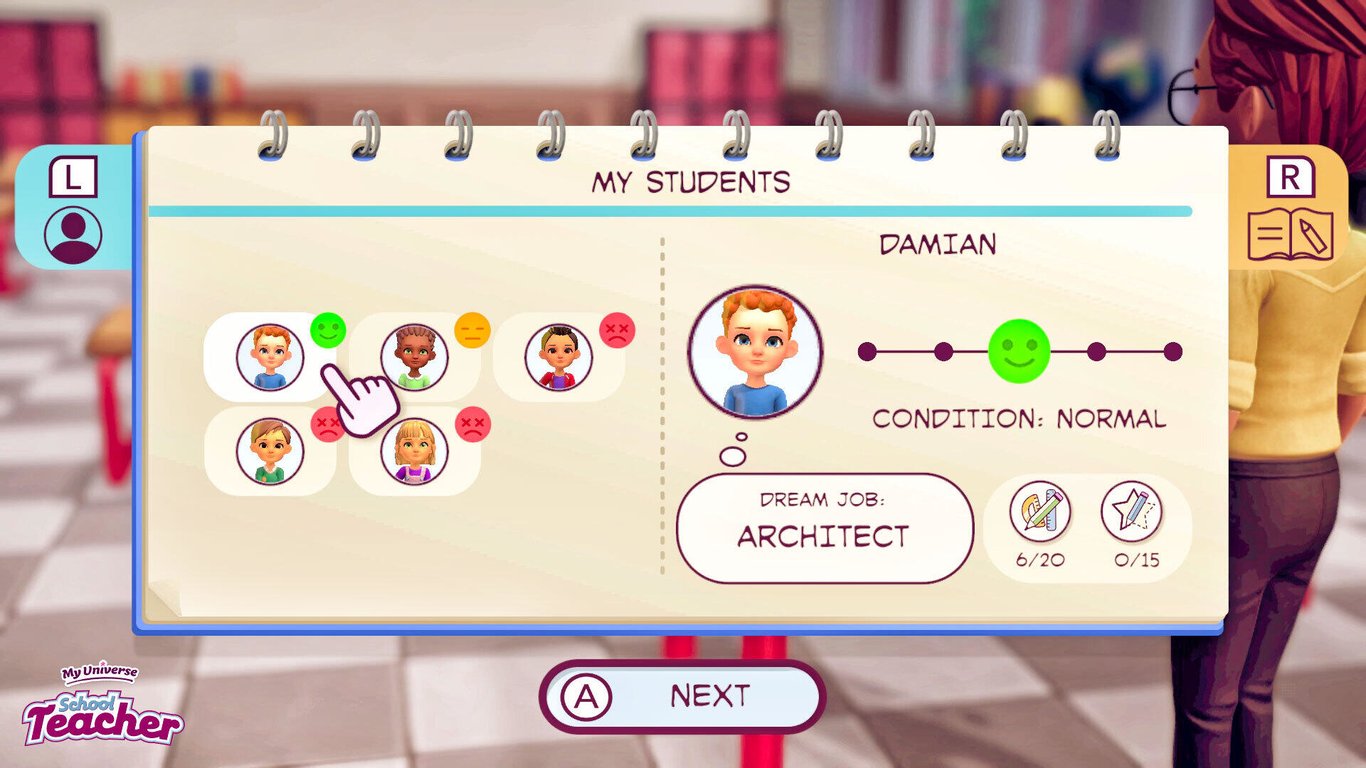Open the Dream Job Architect card
This screenshot has height=768, width=1366.
[x=824, y=525]
